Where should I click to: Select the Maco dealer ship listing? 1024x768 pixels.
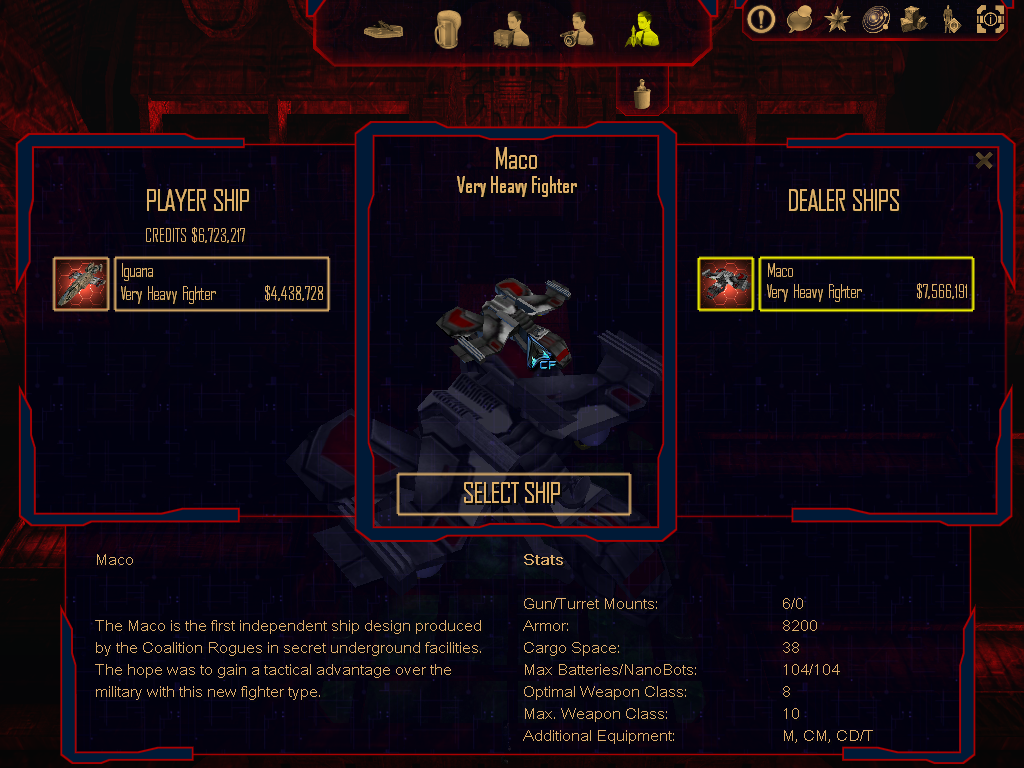[x=865, y=283]
